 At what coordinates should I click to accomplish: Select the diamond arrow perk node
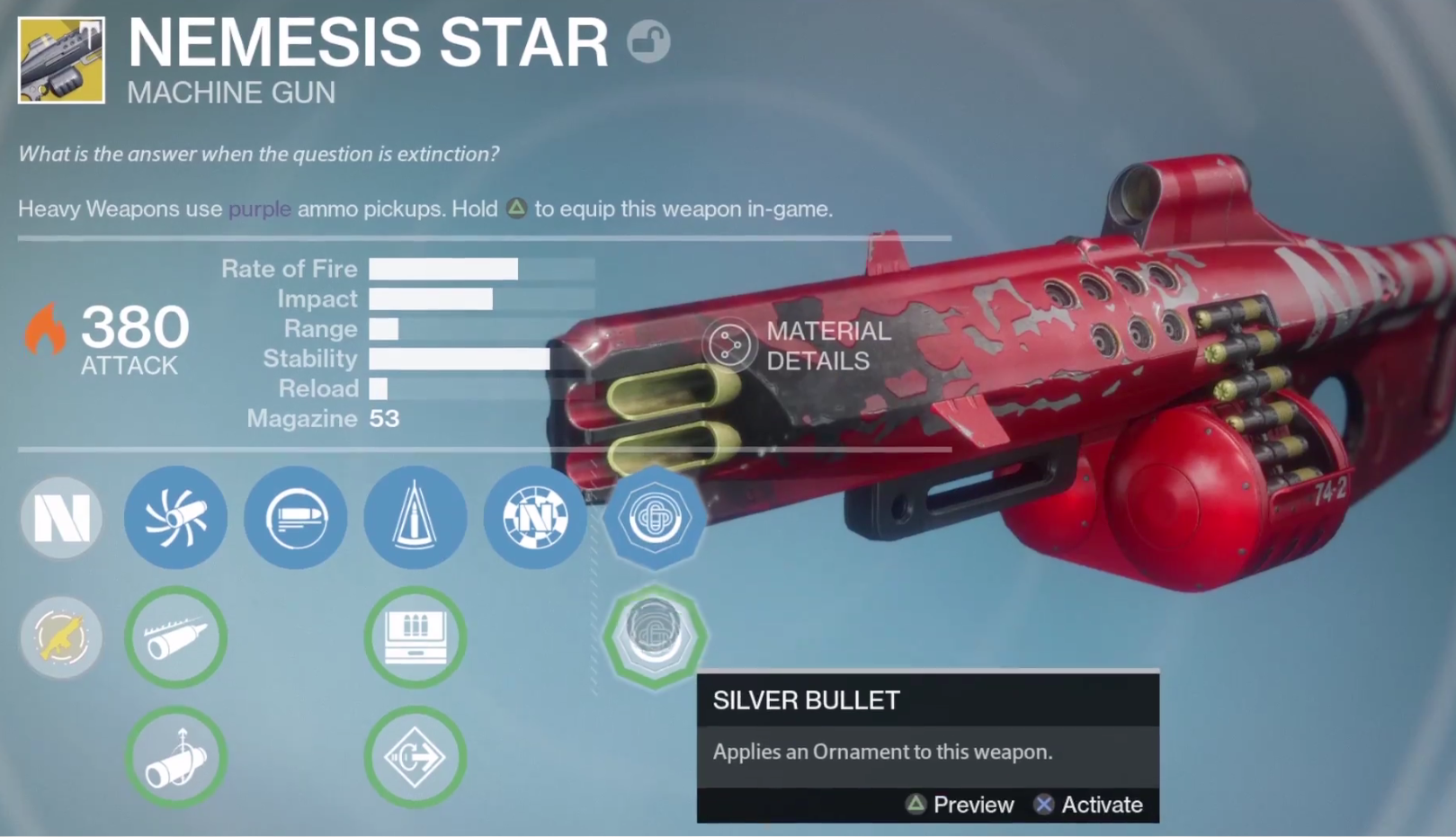pos(415,757)
